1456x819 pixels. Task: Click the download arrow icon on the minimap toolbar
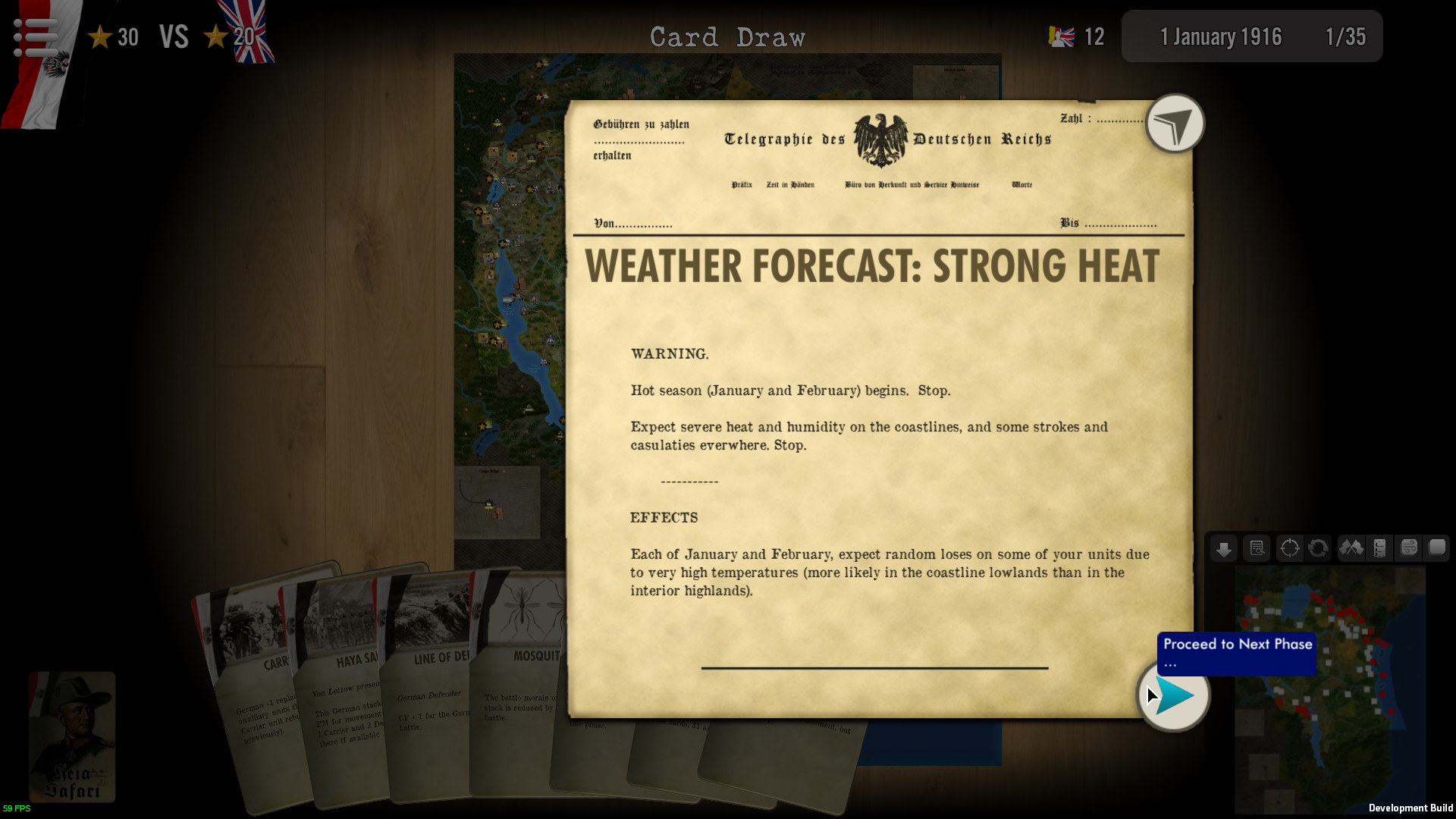(x=1223, y=548)
